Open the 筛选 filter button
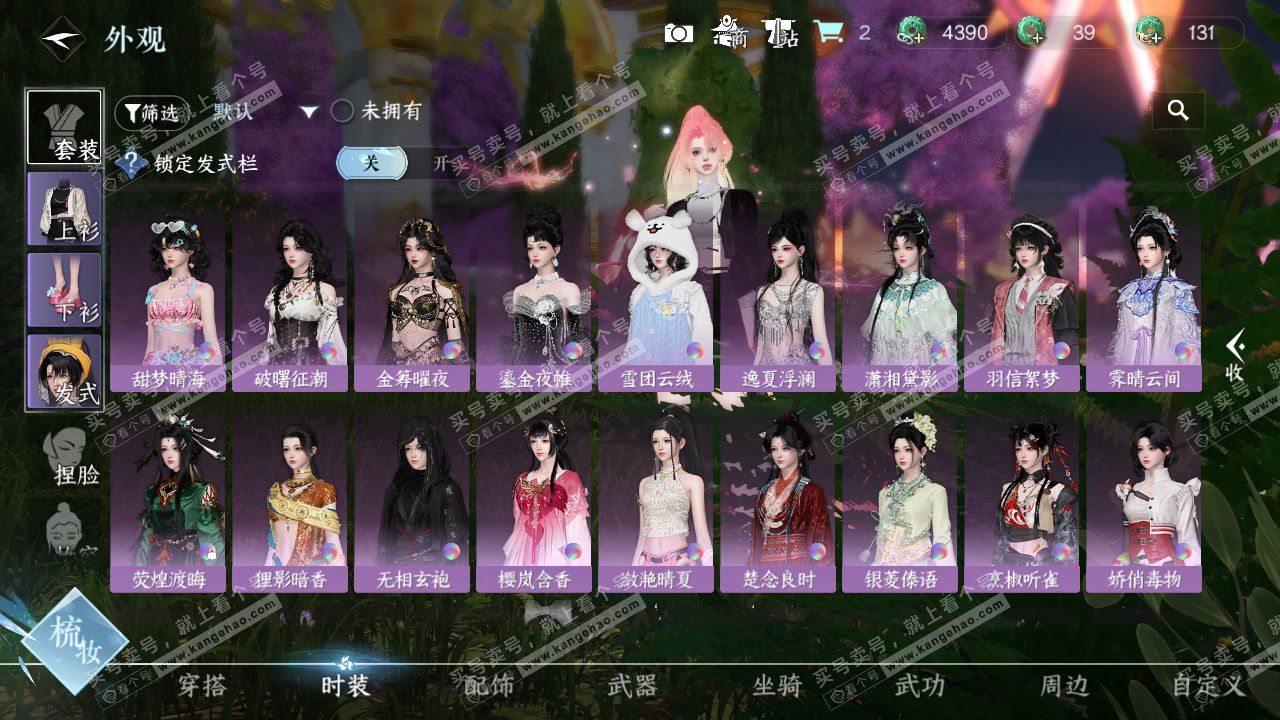The image size is (1280, 720). 151,113
